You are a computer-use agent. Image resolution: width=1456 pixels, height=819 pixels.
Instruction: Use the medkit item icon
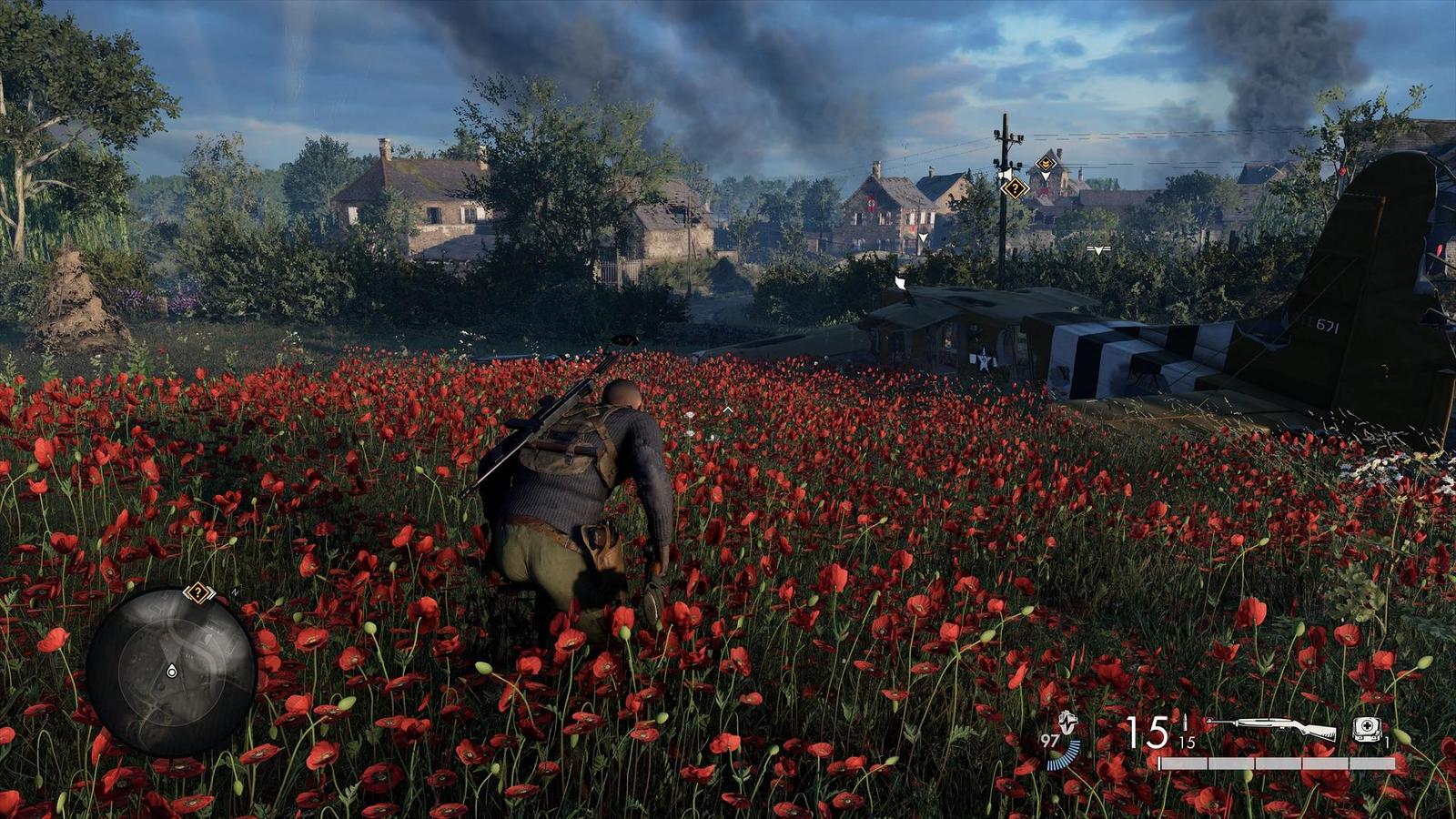click(1367, 728)
